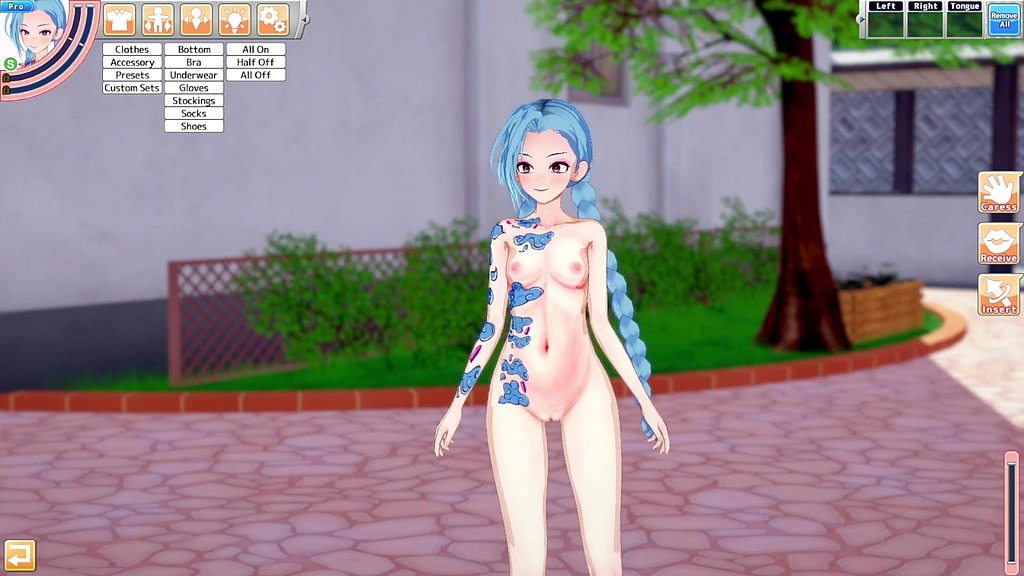Viewport: 1024px width, 576px height.
Task: Open the lightbulb icon panel
Action: (x=235, y=18)
